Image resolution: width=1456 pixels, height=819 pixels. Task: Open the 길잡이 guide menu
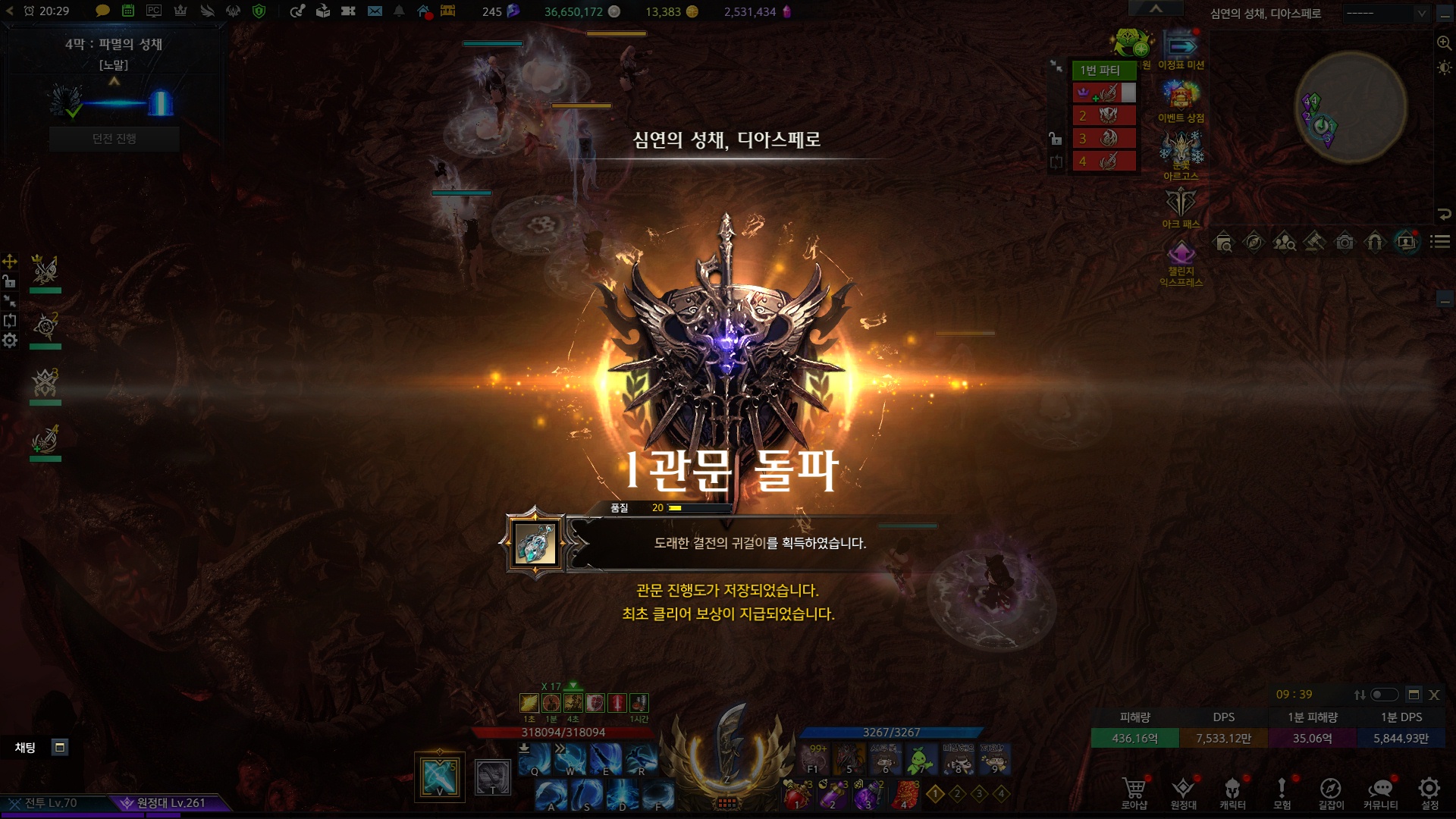[x=1331, y=792]
